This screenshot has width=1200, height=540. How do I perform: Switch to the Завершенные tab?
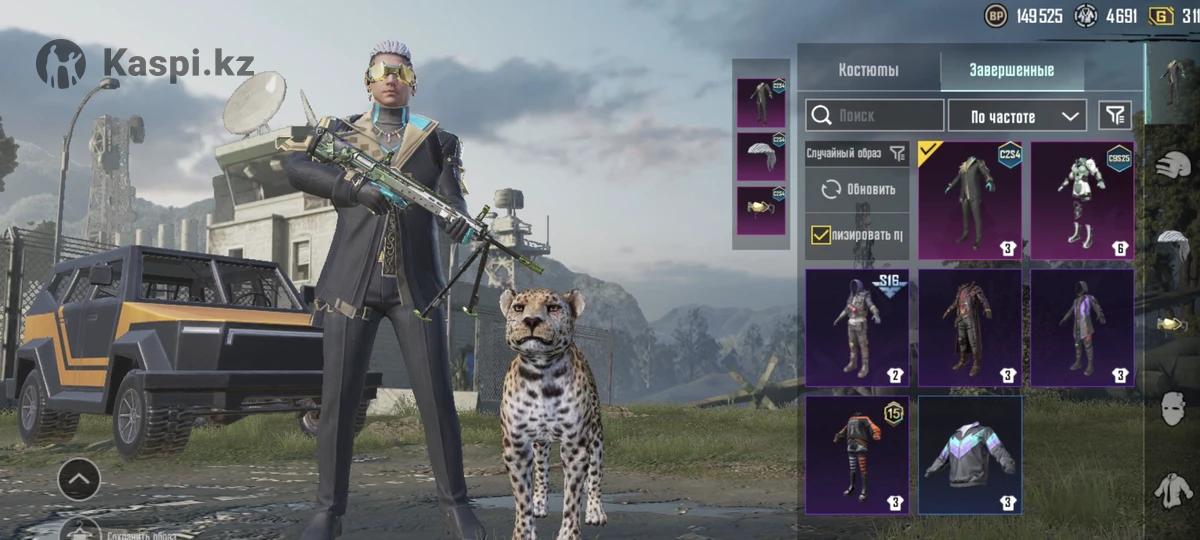click(x=1011, y=70)
